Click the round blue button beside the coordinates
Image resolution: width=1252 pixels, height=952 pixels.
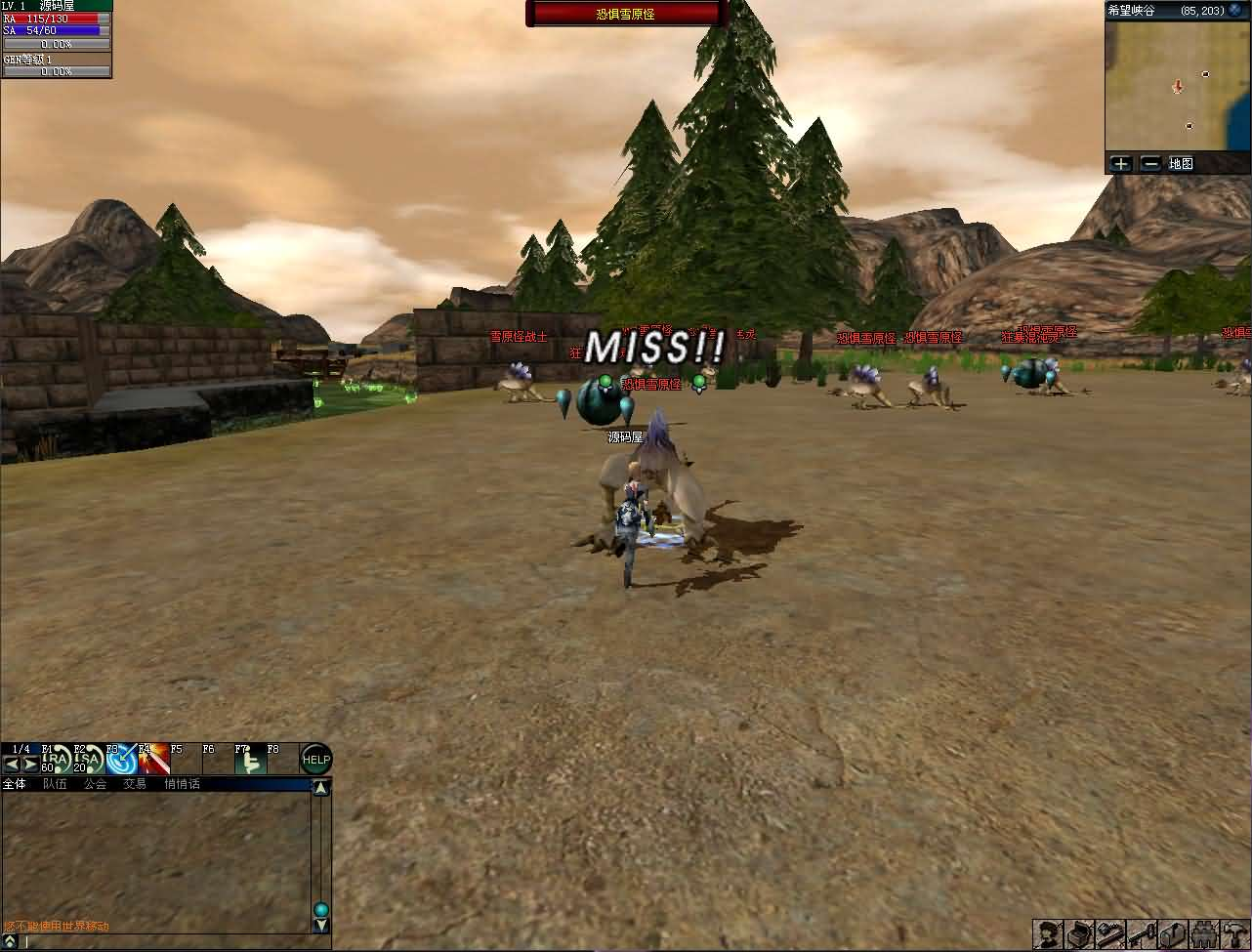(1233, 10)
